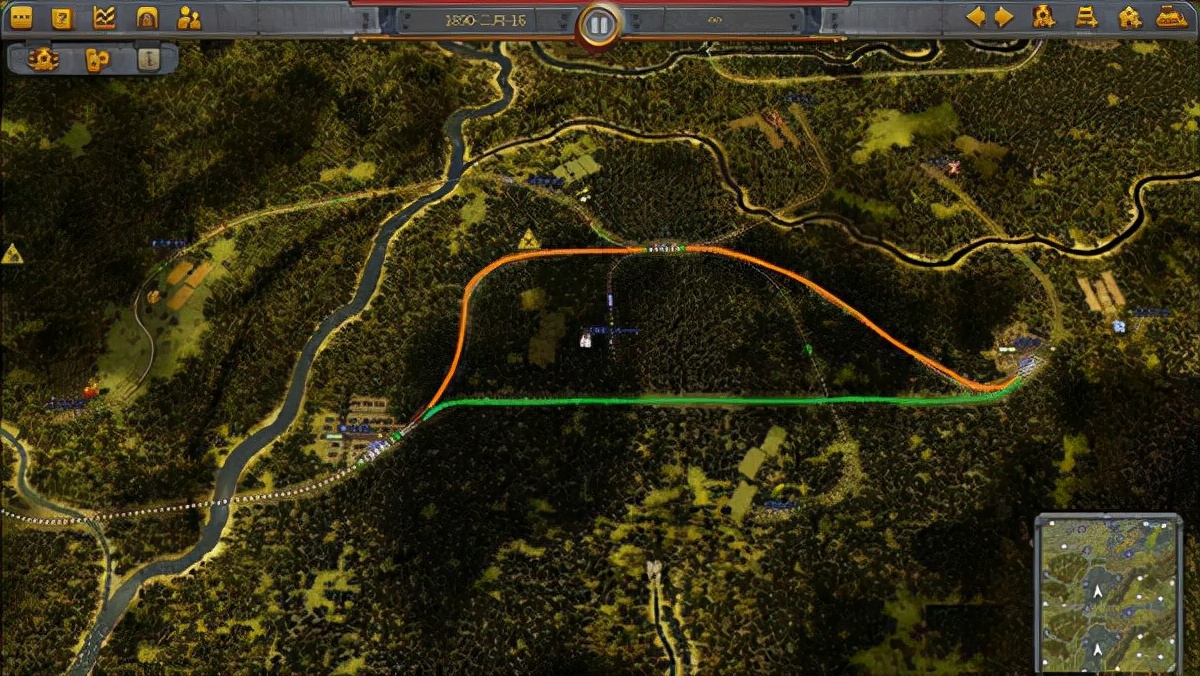This screenshot has height=676, width=1200.
Task: Select the track laying construction icon
Action: click(1087, 17)
